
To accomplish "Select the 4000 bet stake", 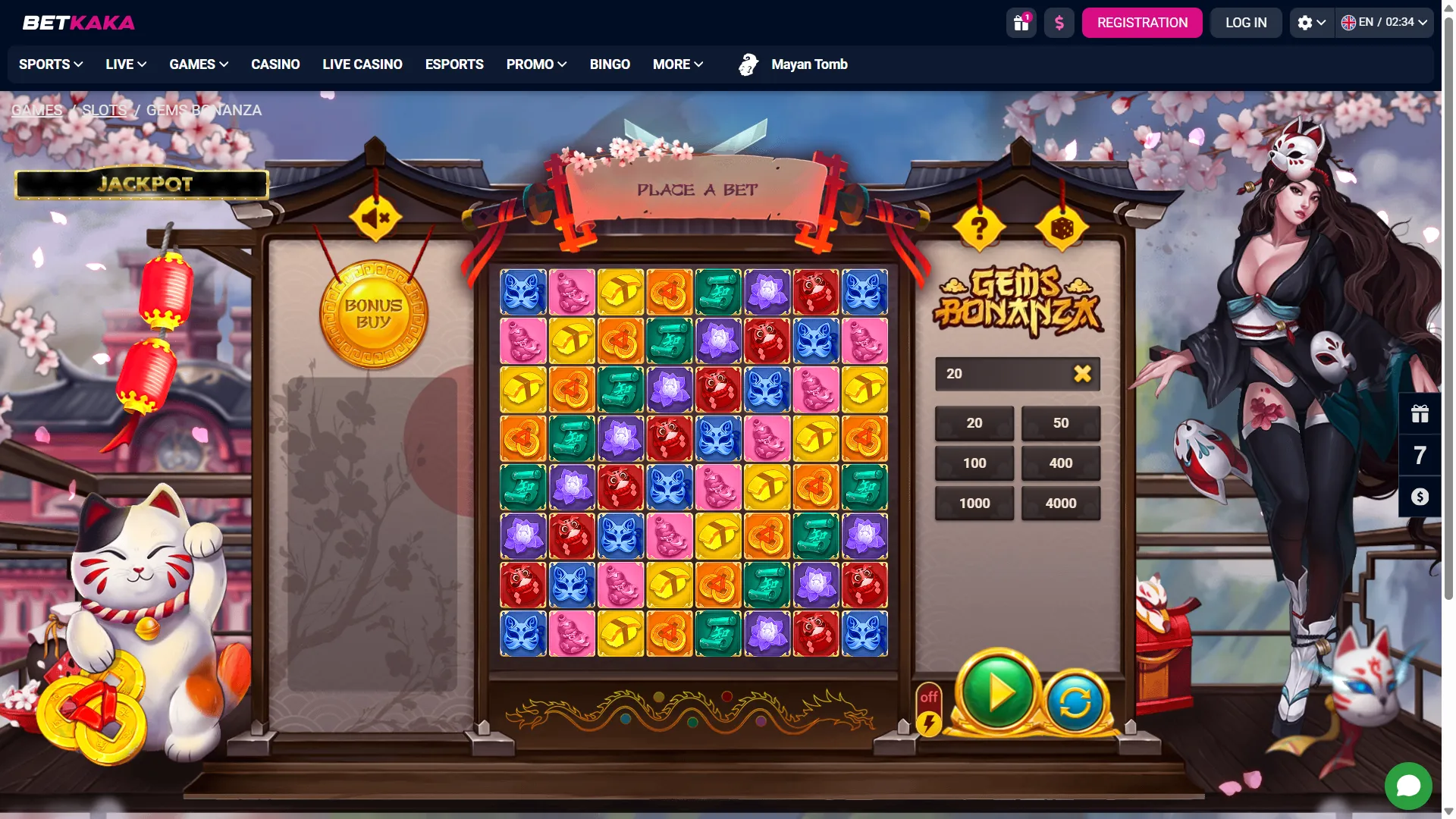I will (x=1061, y=503).
